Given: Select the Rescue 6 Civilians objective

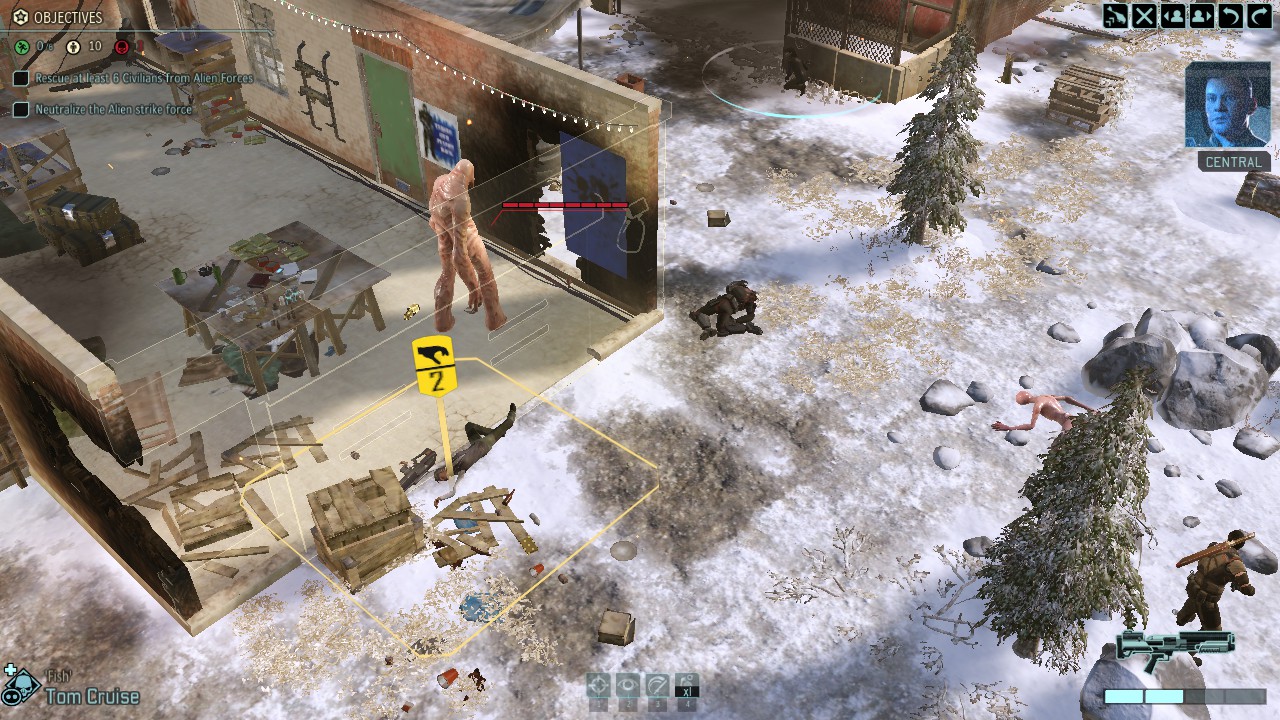Looking at the screenshot, I should (x=144, y=77).
